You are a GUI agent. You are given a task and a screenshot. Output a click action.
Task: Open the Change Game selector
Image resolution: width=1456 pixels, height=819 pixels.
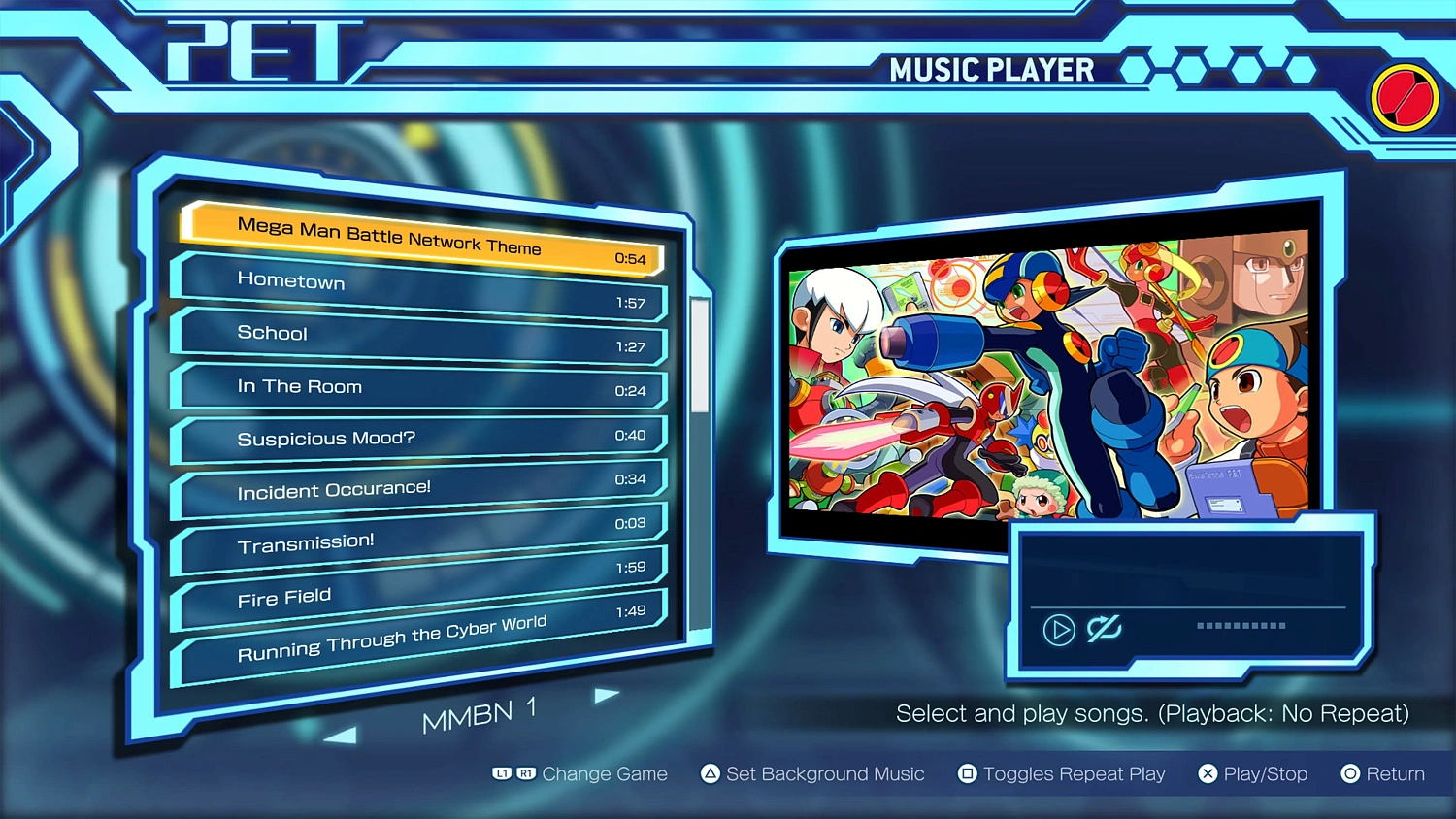pyautogui.click(x=606, y=773)
